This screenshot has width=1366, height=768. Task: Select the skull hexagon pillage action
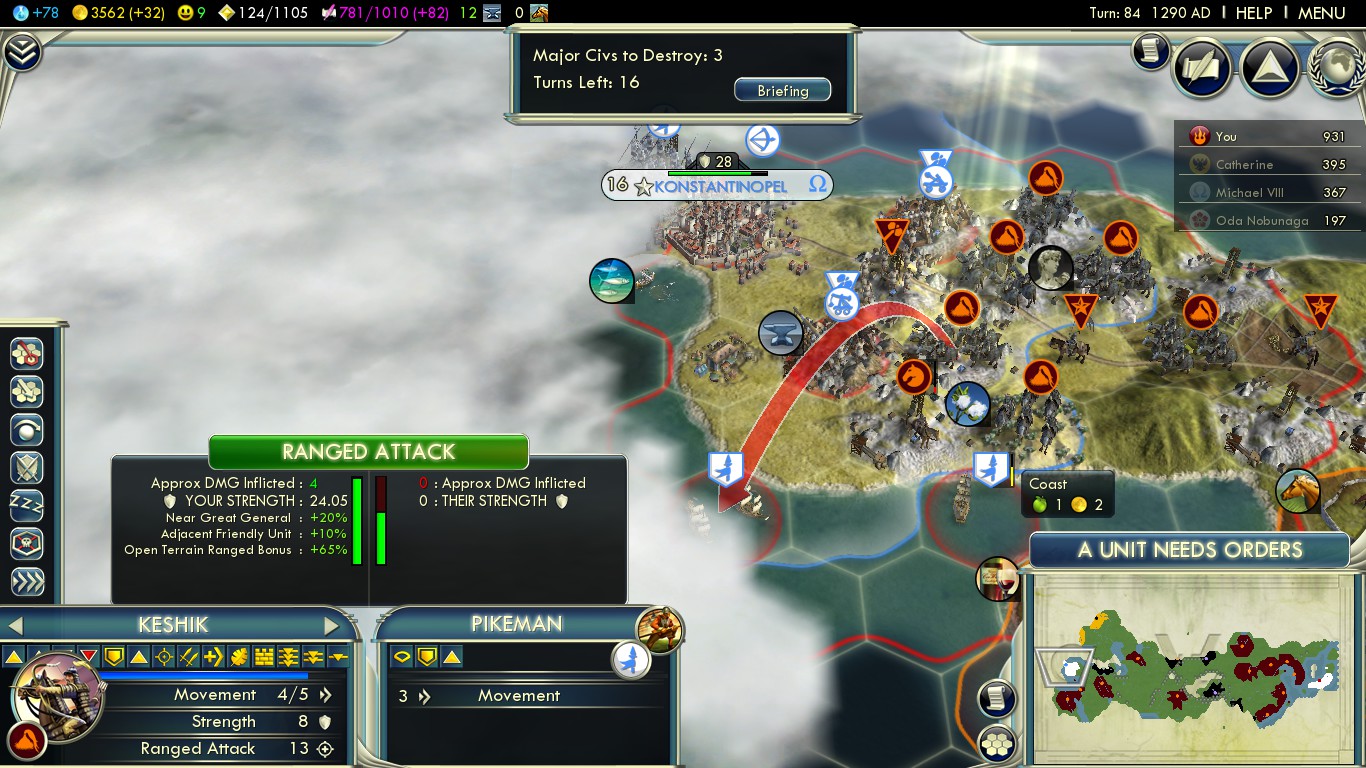pos(26,543)
